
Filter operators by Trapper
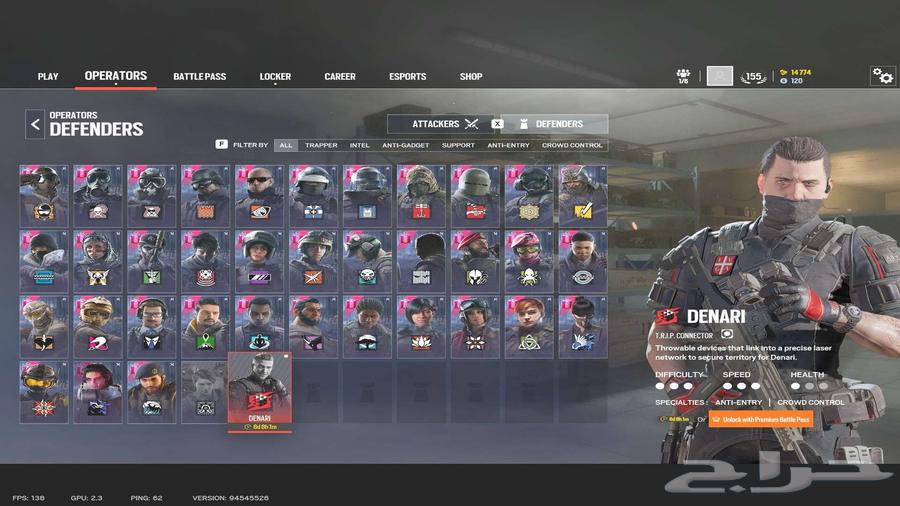pyautogui.click(x=321, y=145)
